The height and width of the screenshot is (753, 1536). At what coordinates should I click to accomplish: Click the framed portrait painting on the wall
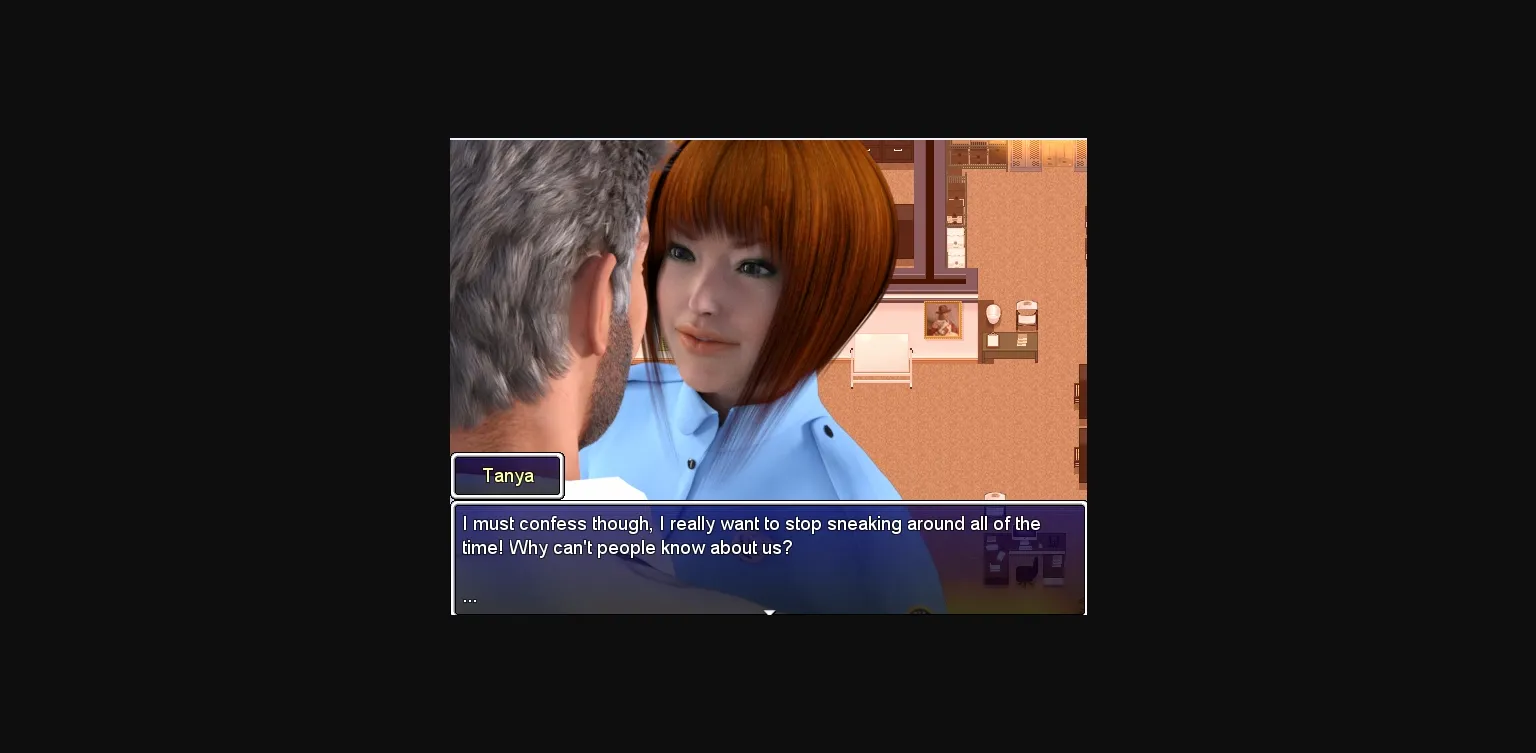pos(941,321)
